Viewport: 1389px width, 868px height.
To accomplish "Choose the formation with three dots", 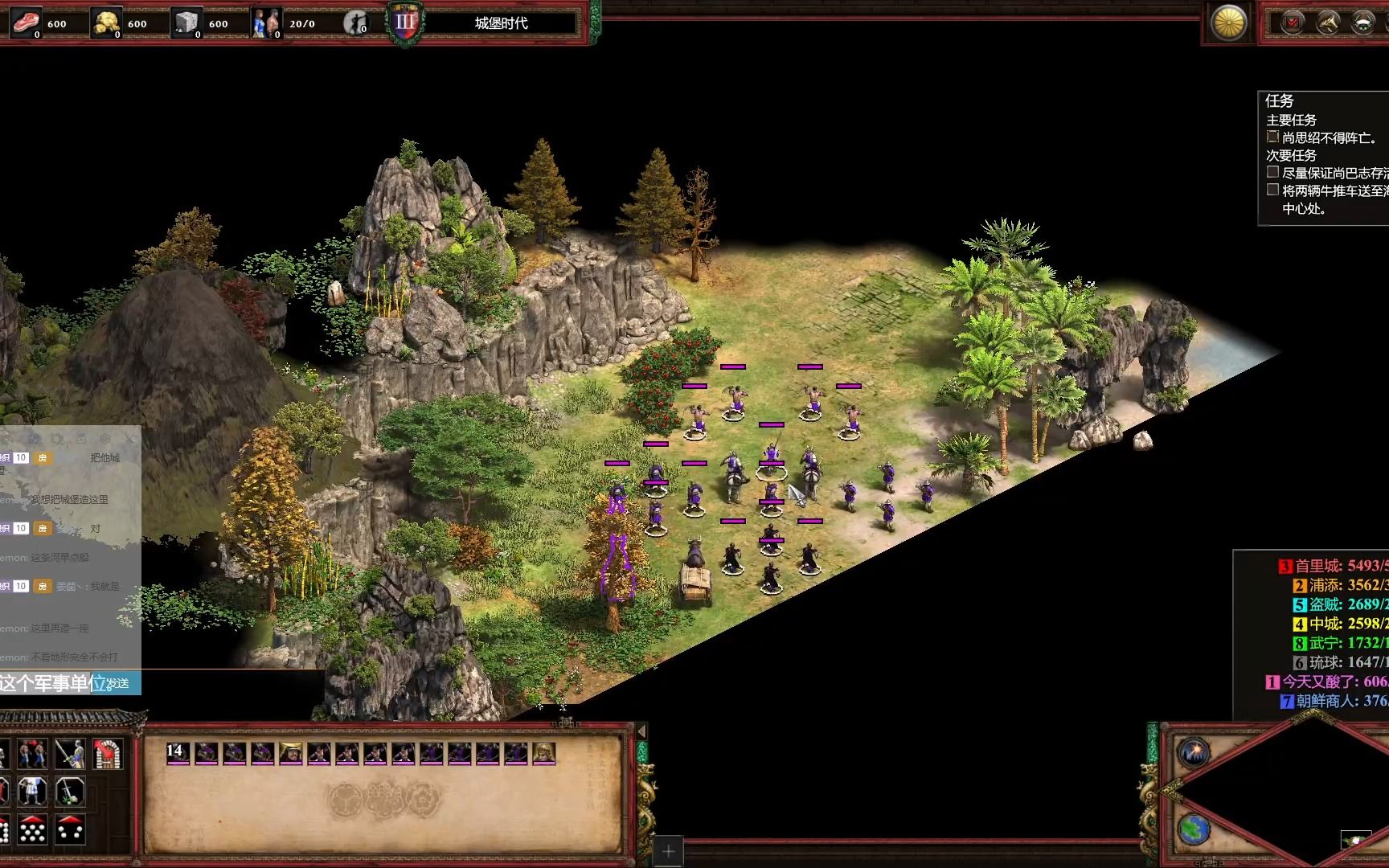I will pos(70,830).
